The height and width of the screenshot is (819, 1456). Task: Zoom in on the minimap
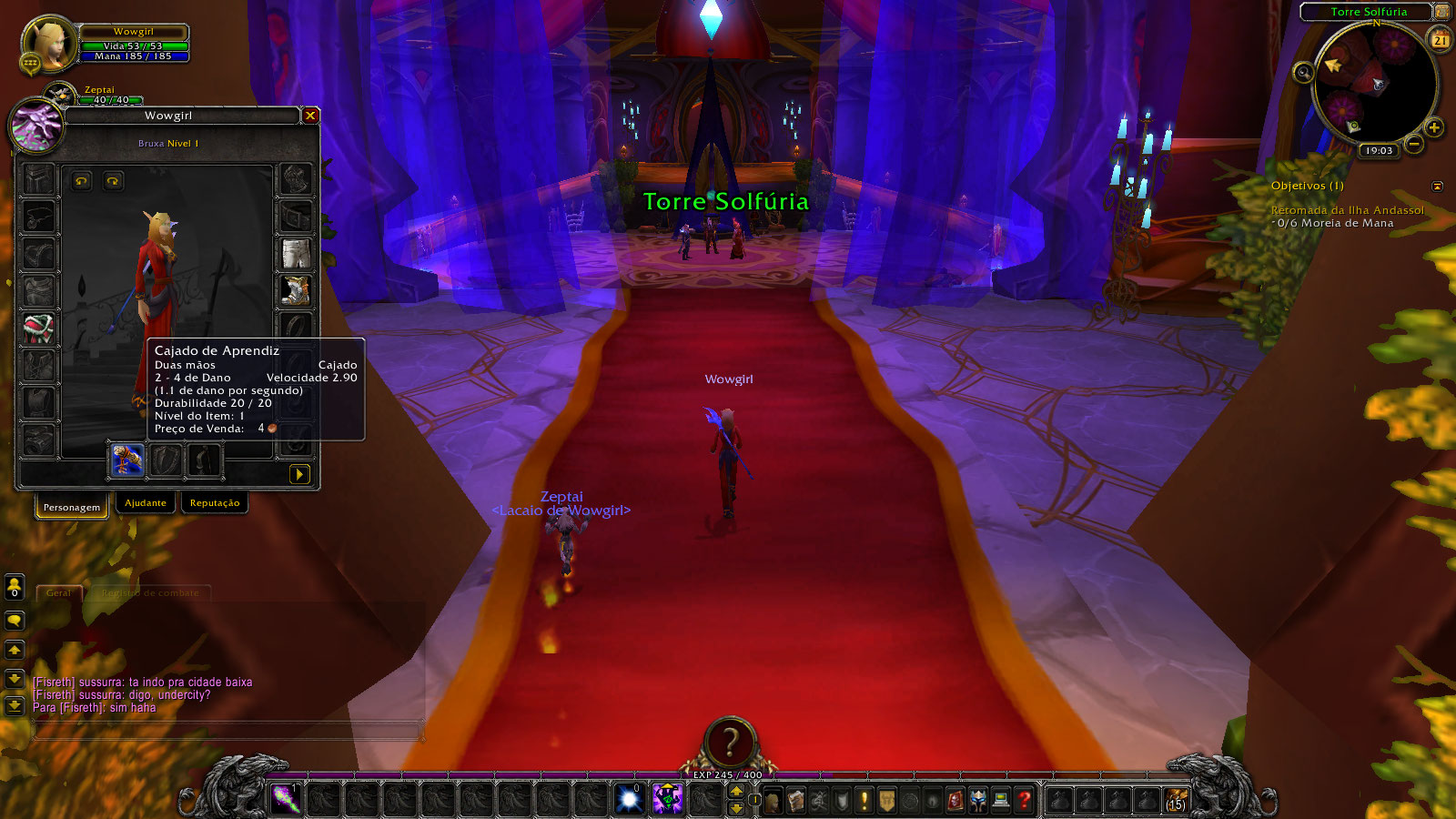click(x=1434, y=128)
